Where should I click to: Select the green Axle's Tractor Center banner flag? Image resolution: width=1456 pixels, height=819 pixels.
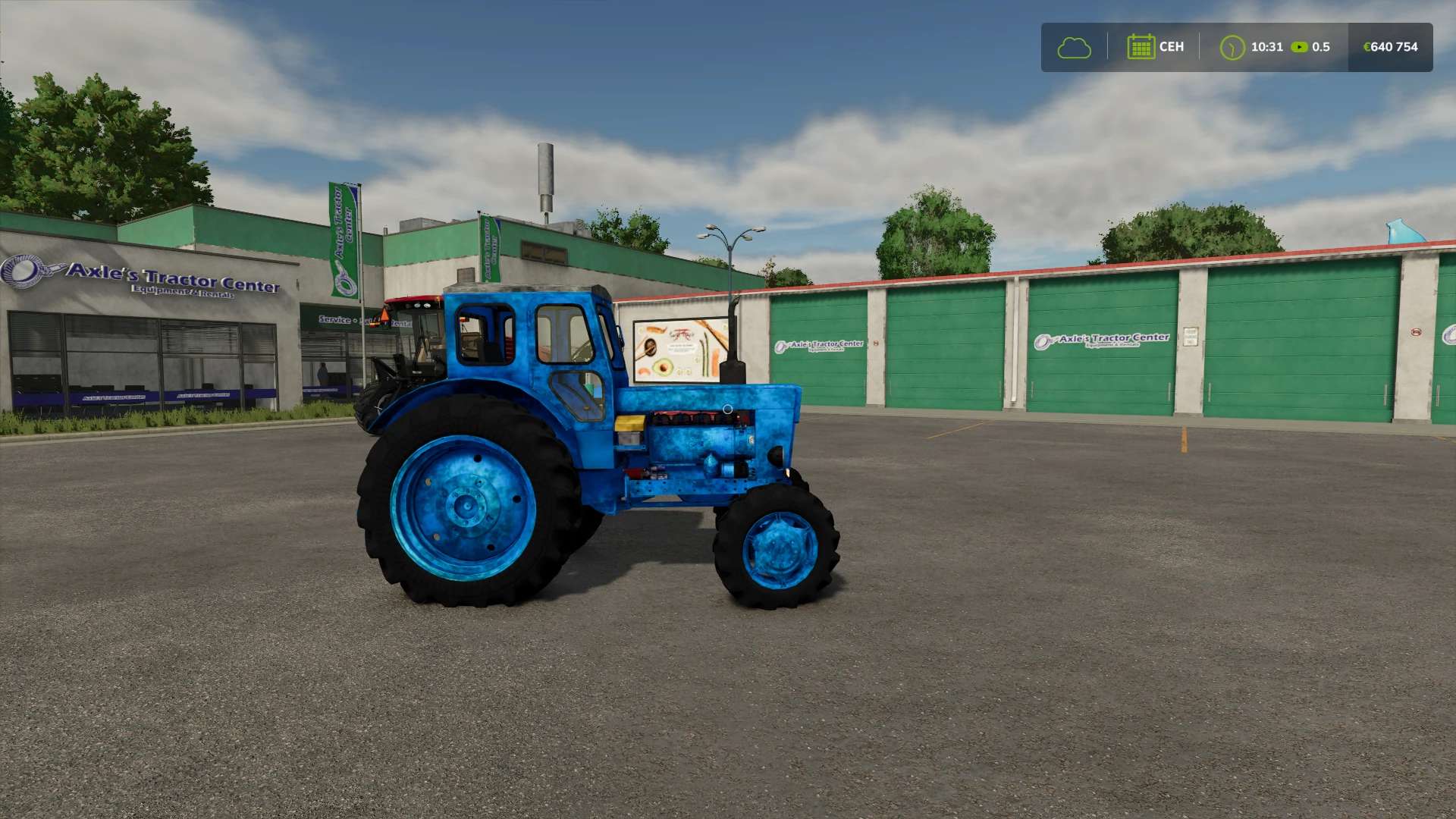(343, 235)
